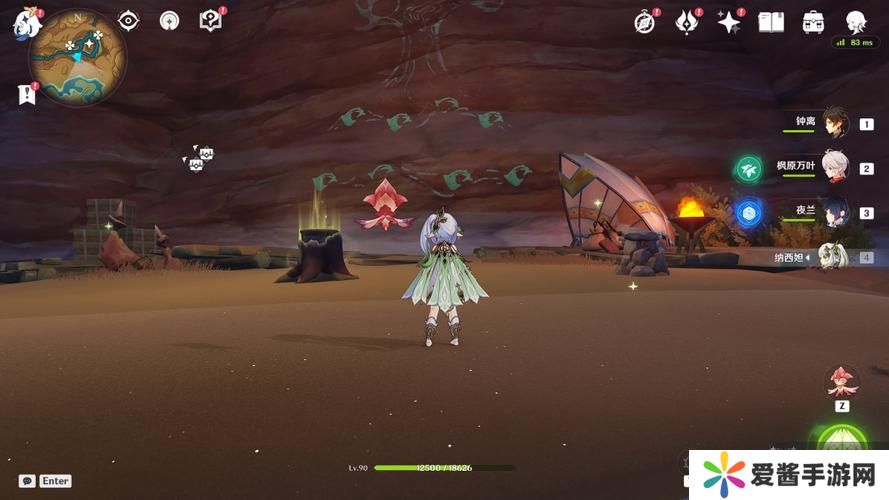Open the backpack inventory
The image size is (889, 500).
(813, 22)
